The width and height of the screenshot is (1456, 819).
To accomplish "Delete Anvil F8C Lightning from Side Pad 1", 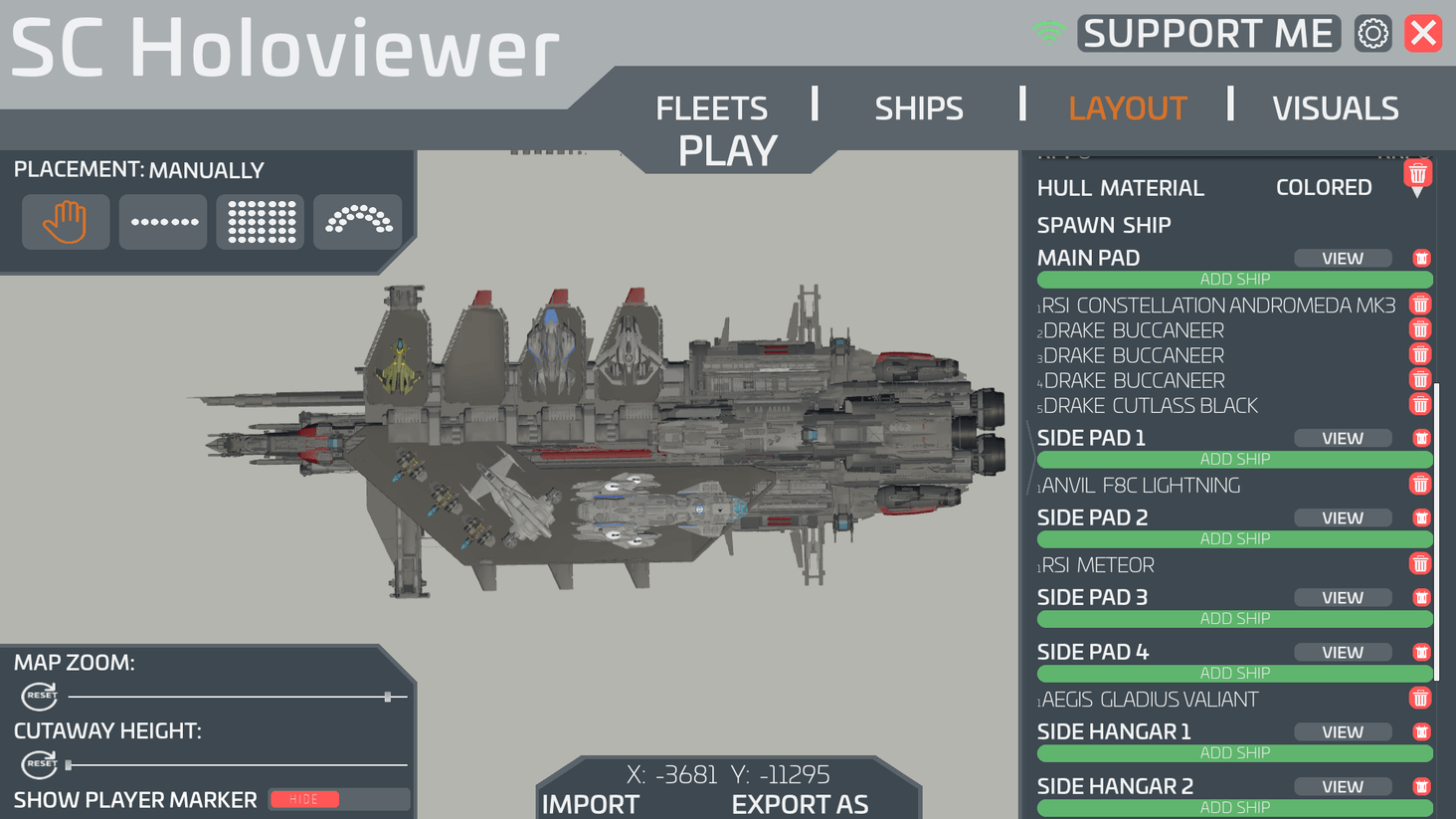I will [1419, 484].
